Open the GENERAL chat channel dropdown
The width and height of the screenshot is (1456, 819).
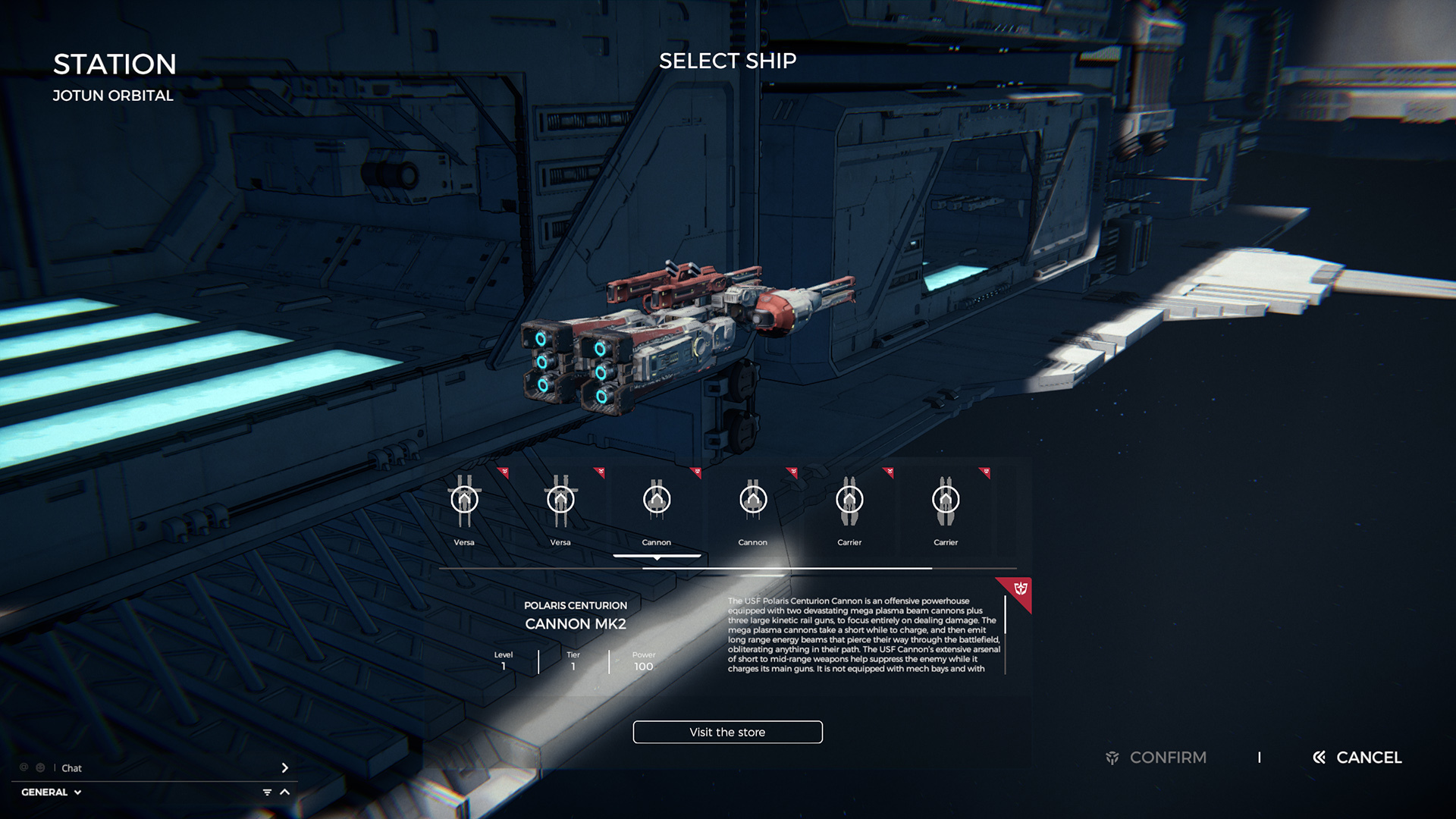(x=52, y=792)
